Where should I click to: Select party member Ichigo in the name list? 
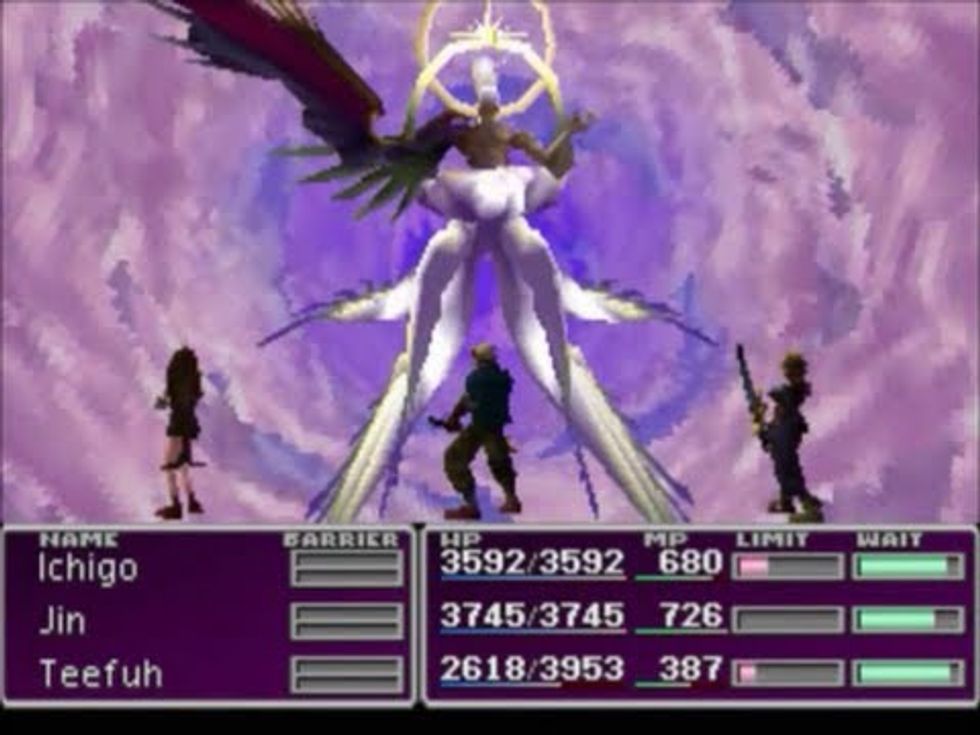click(x=88, y=569)
